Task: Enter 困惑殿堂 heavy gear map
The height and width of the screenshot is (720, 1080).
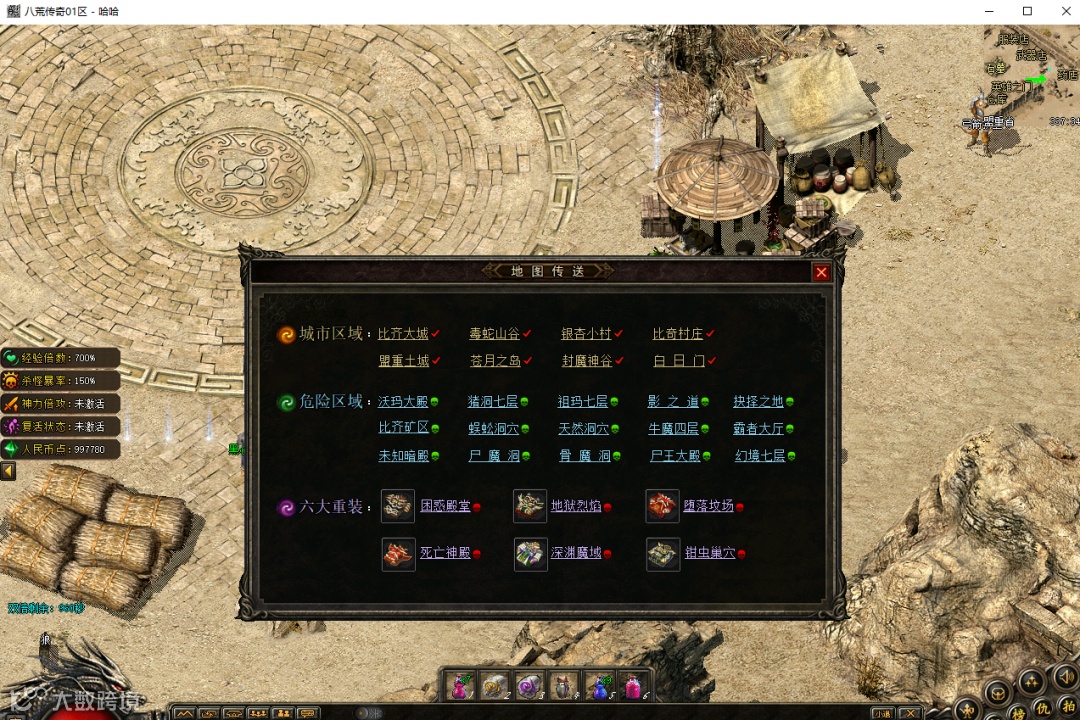Action: pyautogui.click(x=445, y=507)
